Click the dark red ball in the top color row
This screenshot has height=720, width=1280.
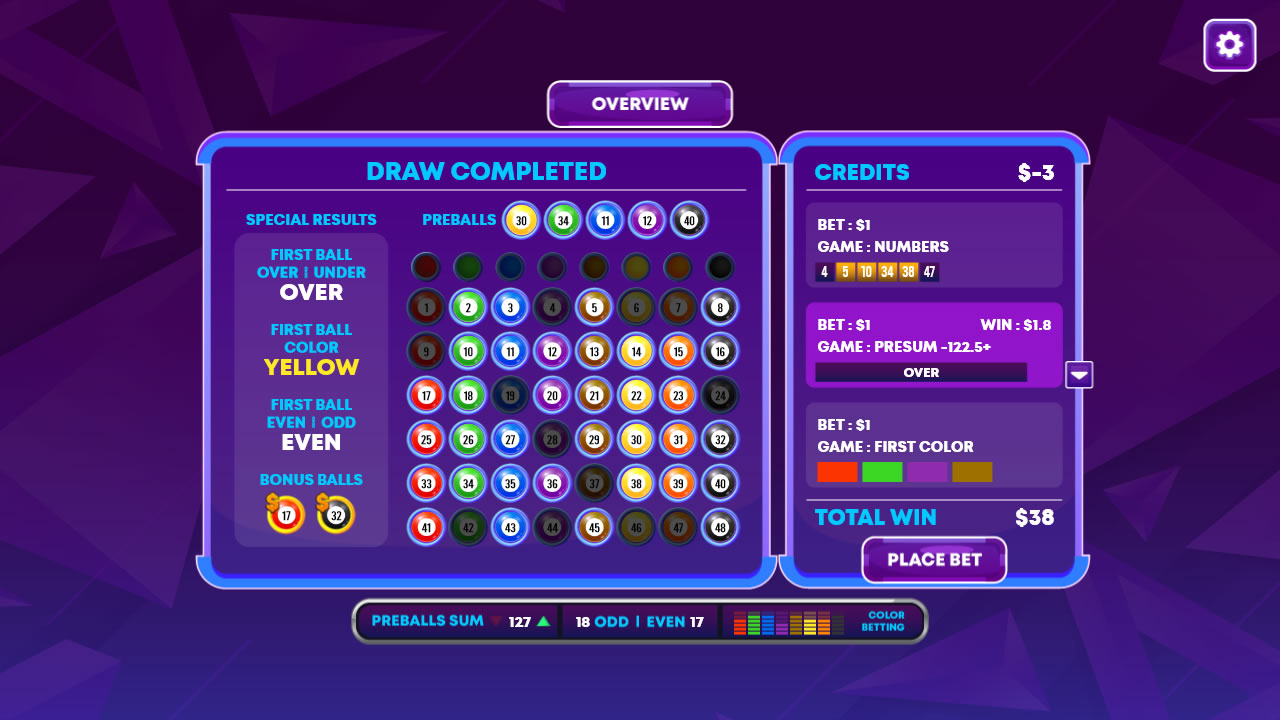pos(425,266)
